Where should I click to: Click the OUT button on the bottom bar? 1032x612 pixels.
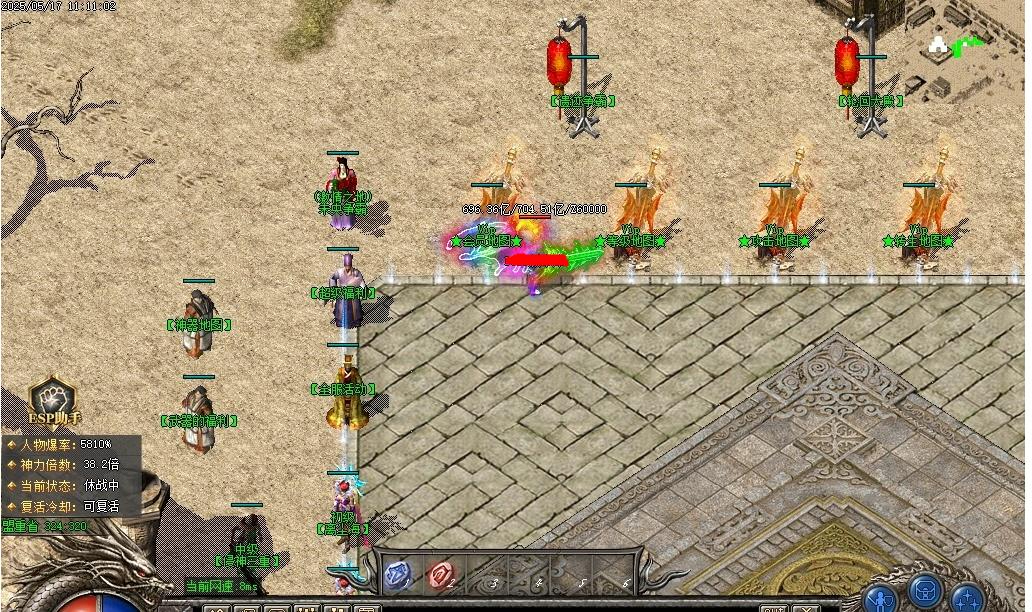coord(772,608)
